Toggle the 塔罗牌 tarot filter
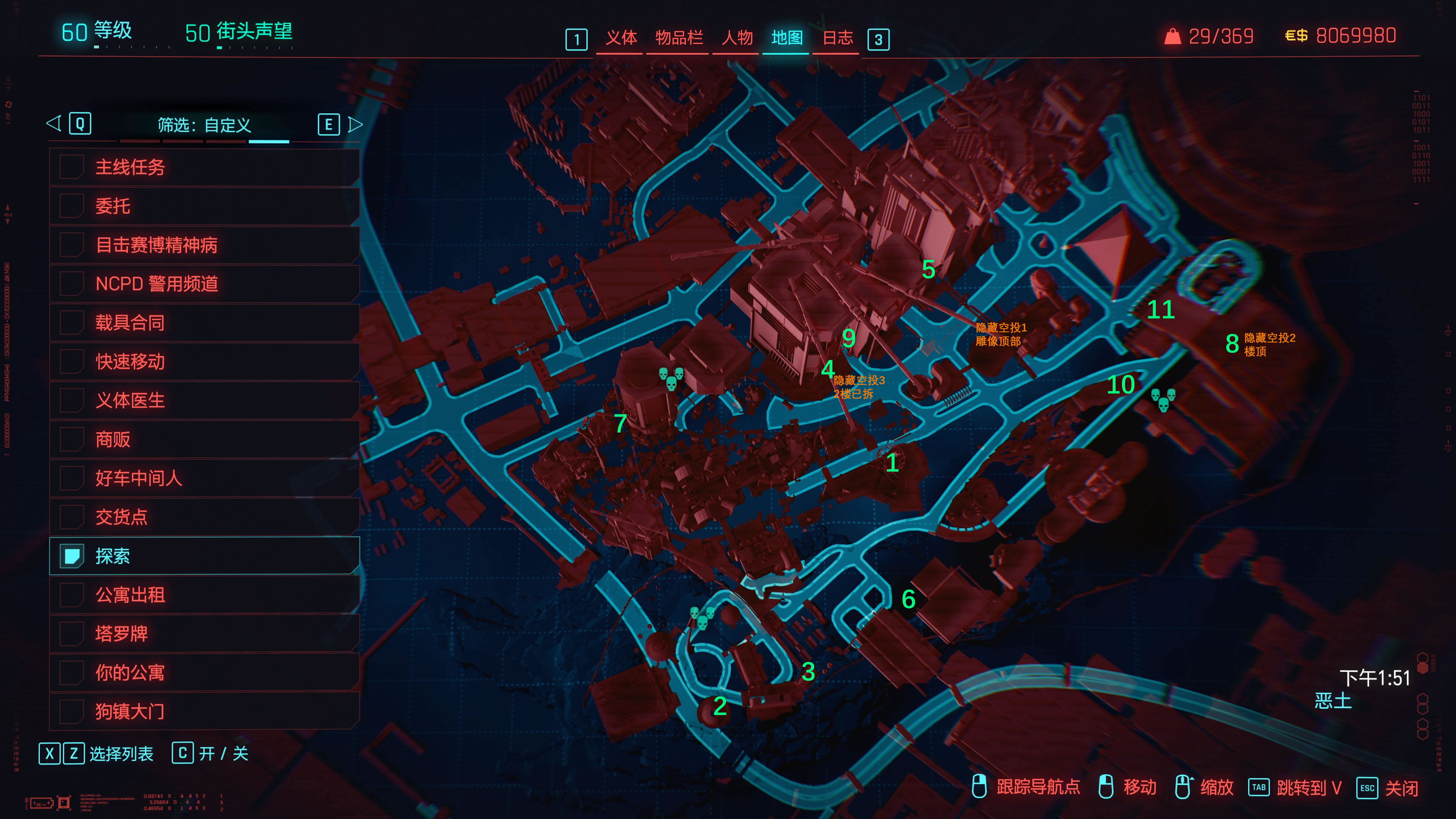The height and width of the screenshot is (819, 1456). pos(72,634)
